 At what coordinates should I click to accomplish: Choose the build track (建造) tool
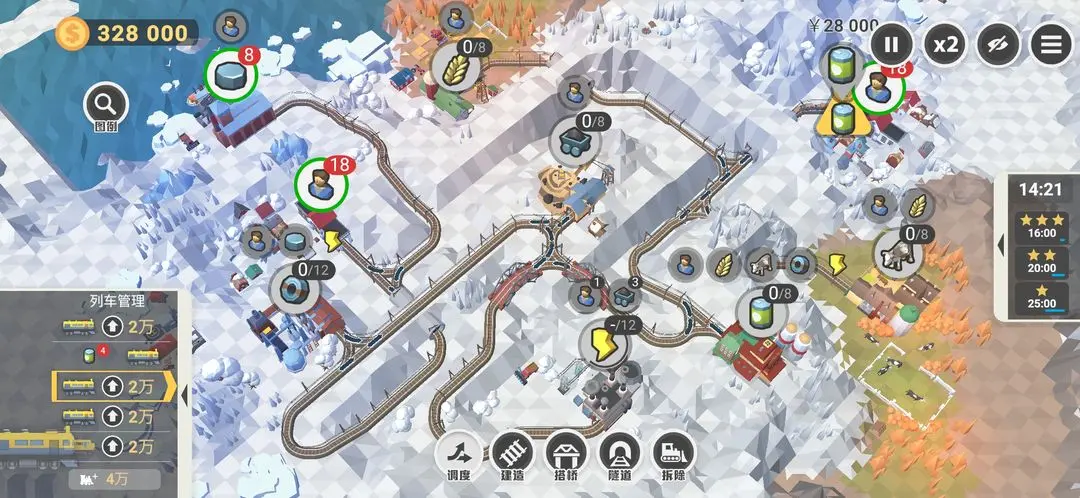coord(511,455)
